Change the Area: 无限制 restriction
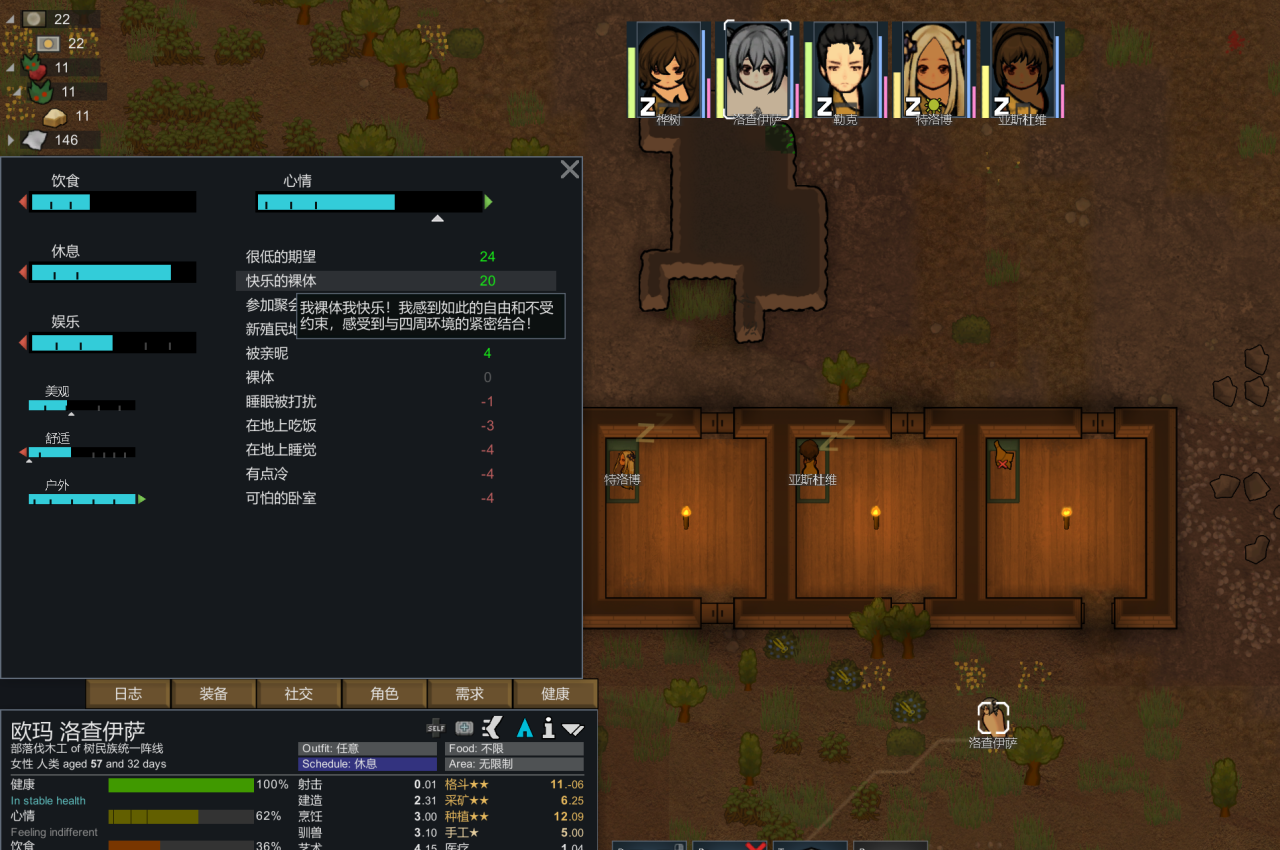 514,764
